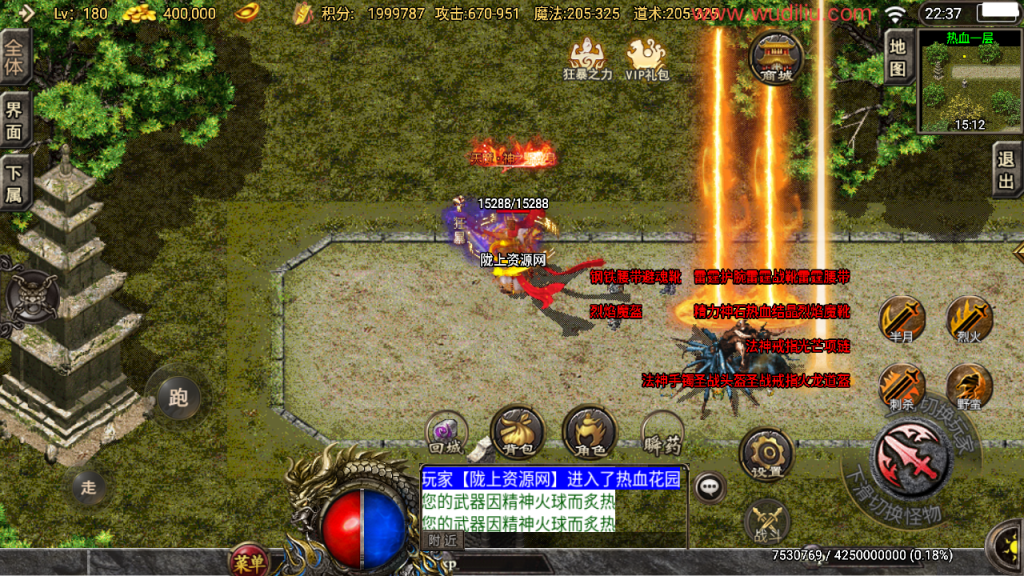The width and height of the screenshot is (1024, 576).
Task: Open the 商城 shop icon
Action: pos(774,57)
